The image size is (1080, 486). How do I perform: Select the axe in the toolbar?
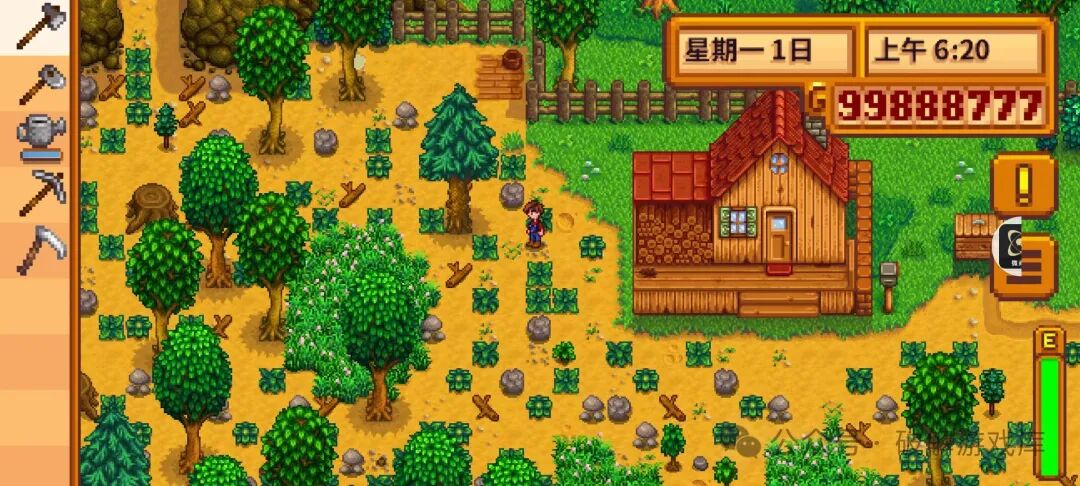point(40,26)
